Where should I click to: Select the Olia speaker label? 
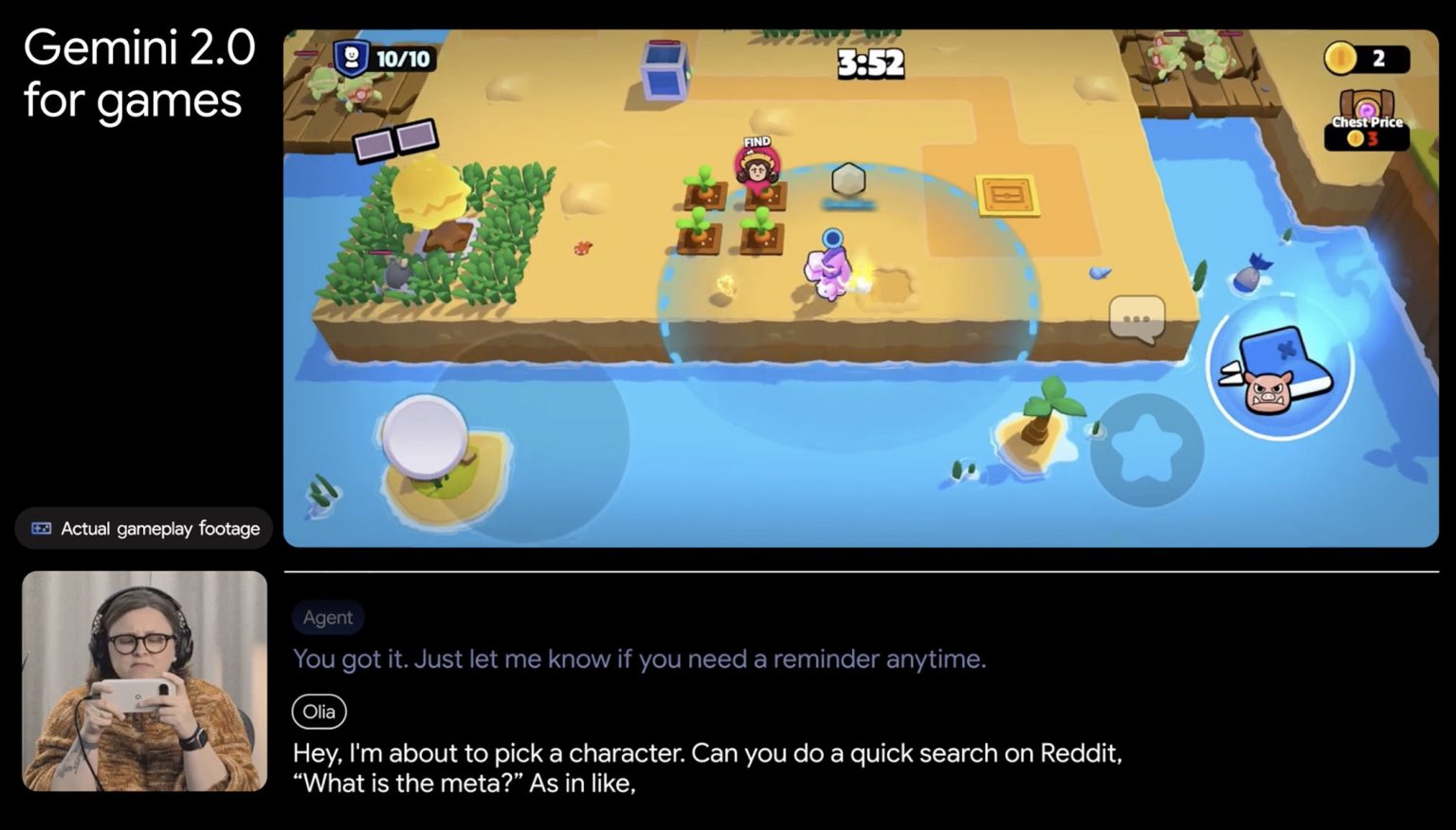pos(318,712)
